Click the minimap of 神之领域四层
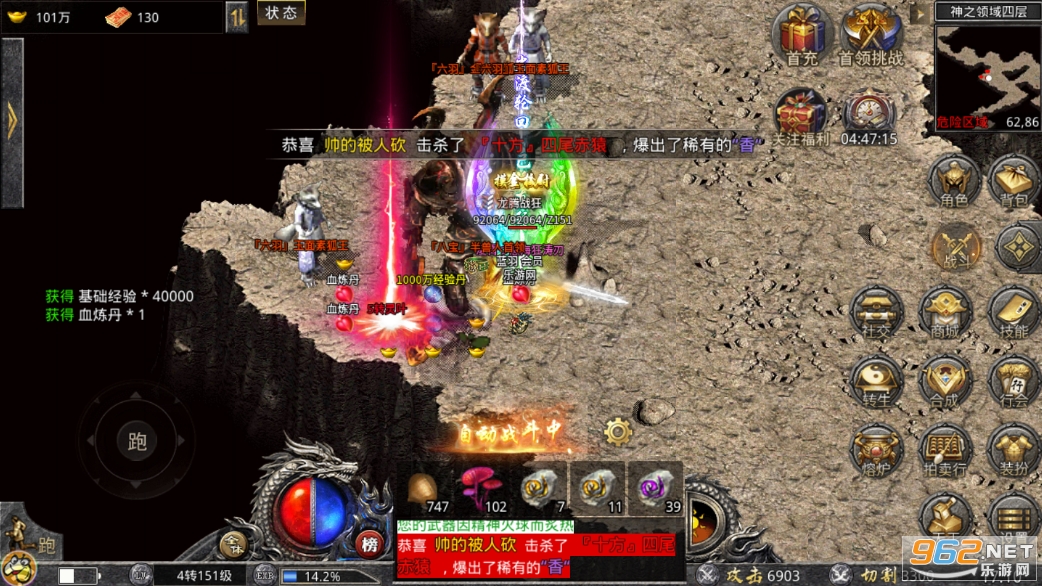The width and height of the screenshot is (1042, 586). [987, 68]
